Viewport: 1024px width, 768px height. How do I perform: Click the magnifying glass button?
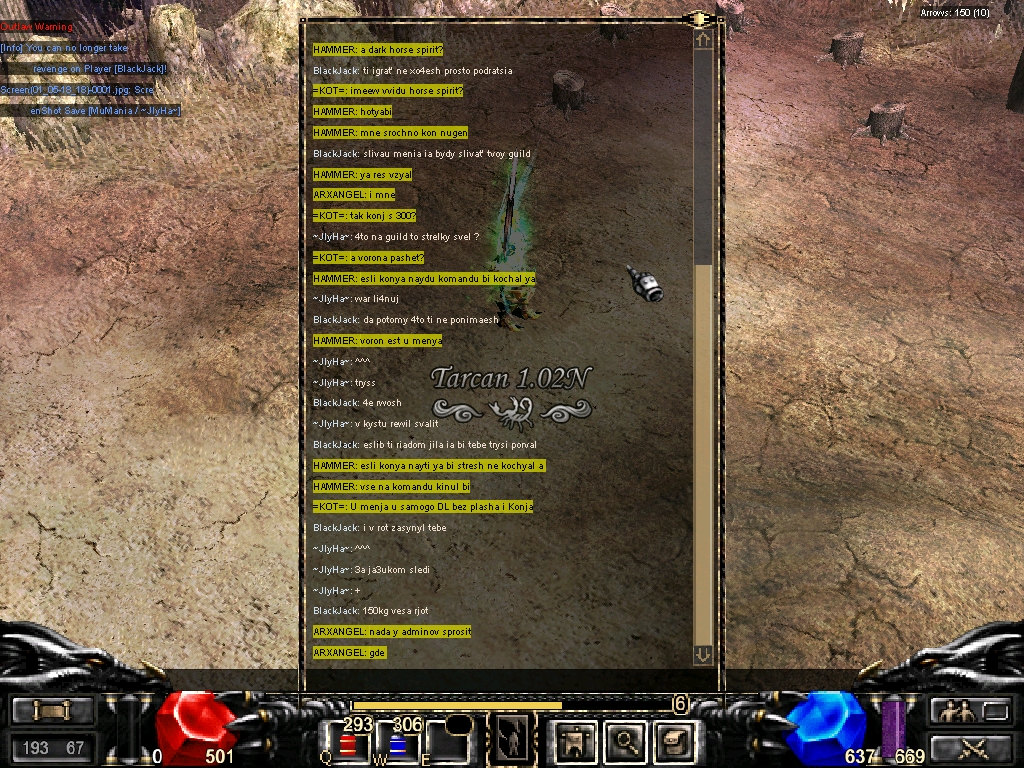point(626,741)
